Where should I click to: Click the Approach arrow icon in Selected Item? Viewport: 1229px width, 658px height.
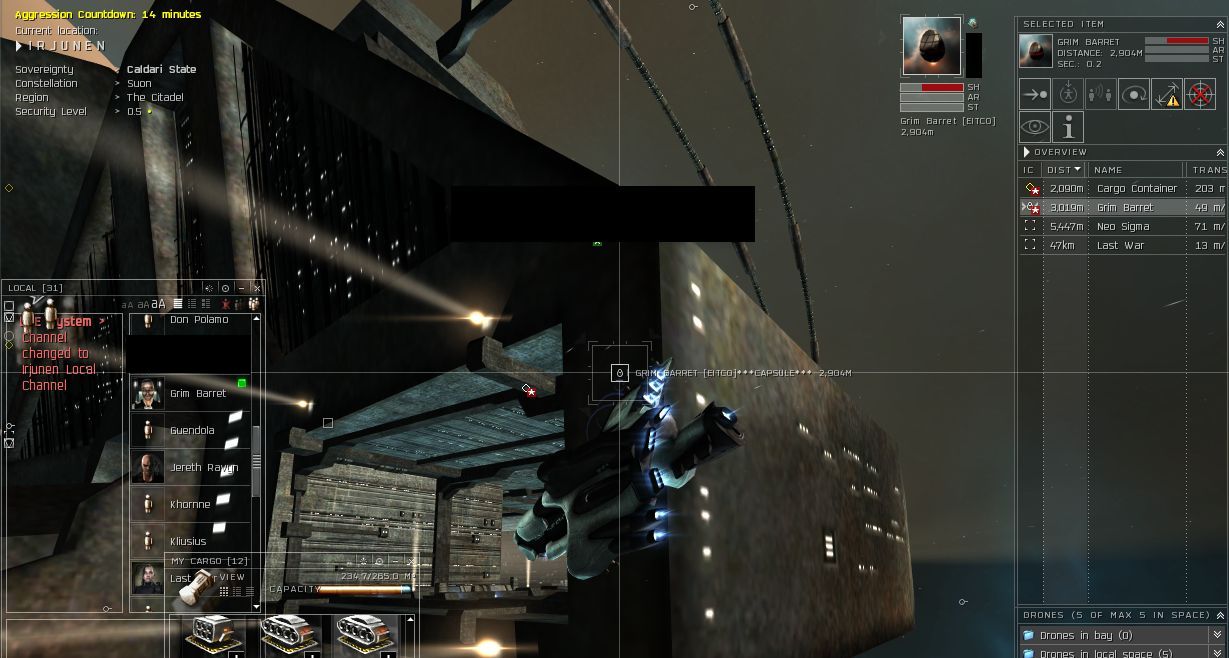[x=1035, y=94]
